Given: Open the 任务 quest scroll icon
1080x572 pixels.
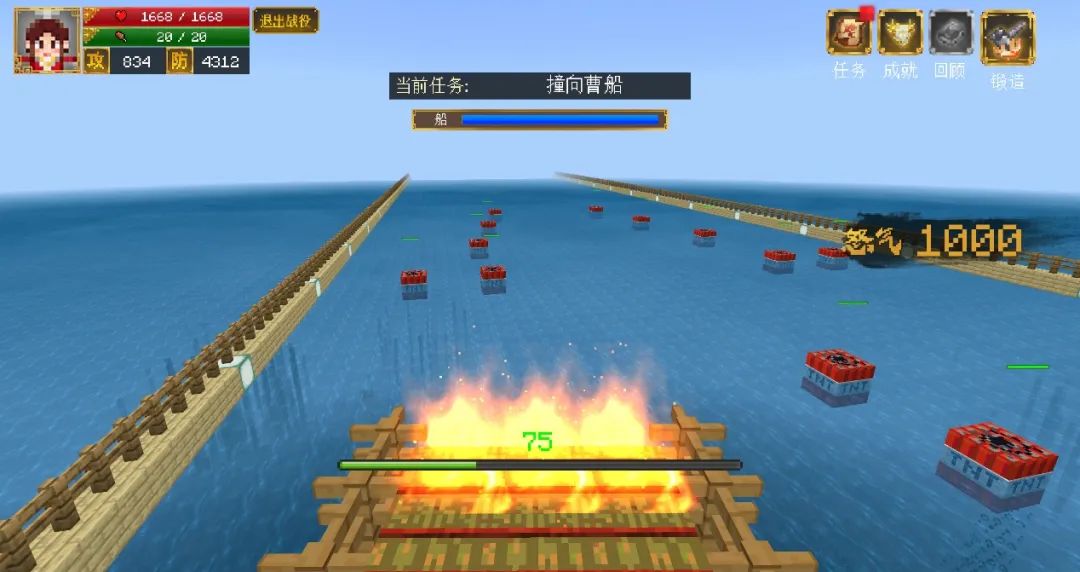Looking at the screenshot, I should (848, 33).
